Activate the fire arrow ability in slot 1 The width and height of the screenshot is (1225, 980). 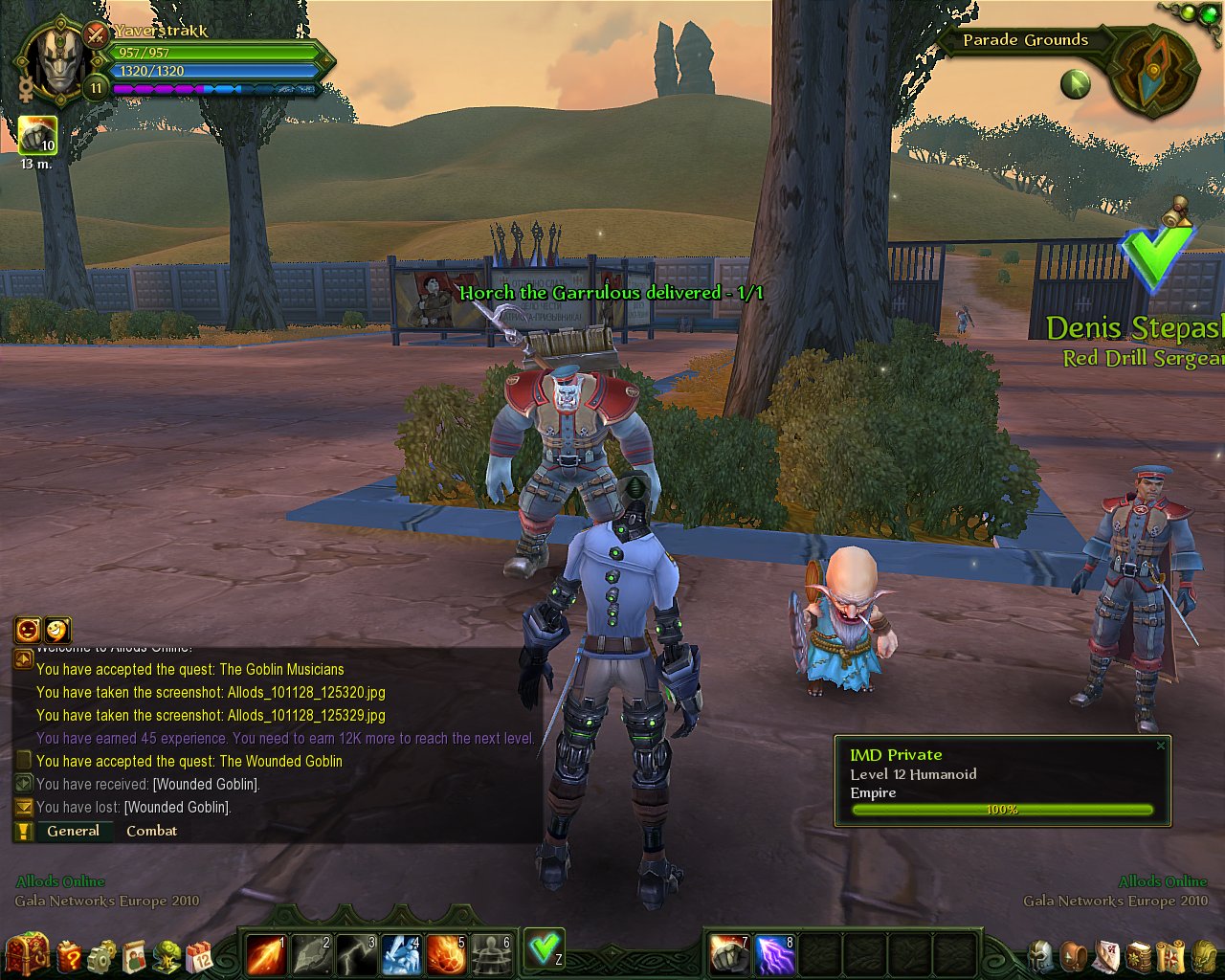[x=265, y=953]
